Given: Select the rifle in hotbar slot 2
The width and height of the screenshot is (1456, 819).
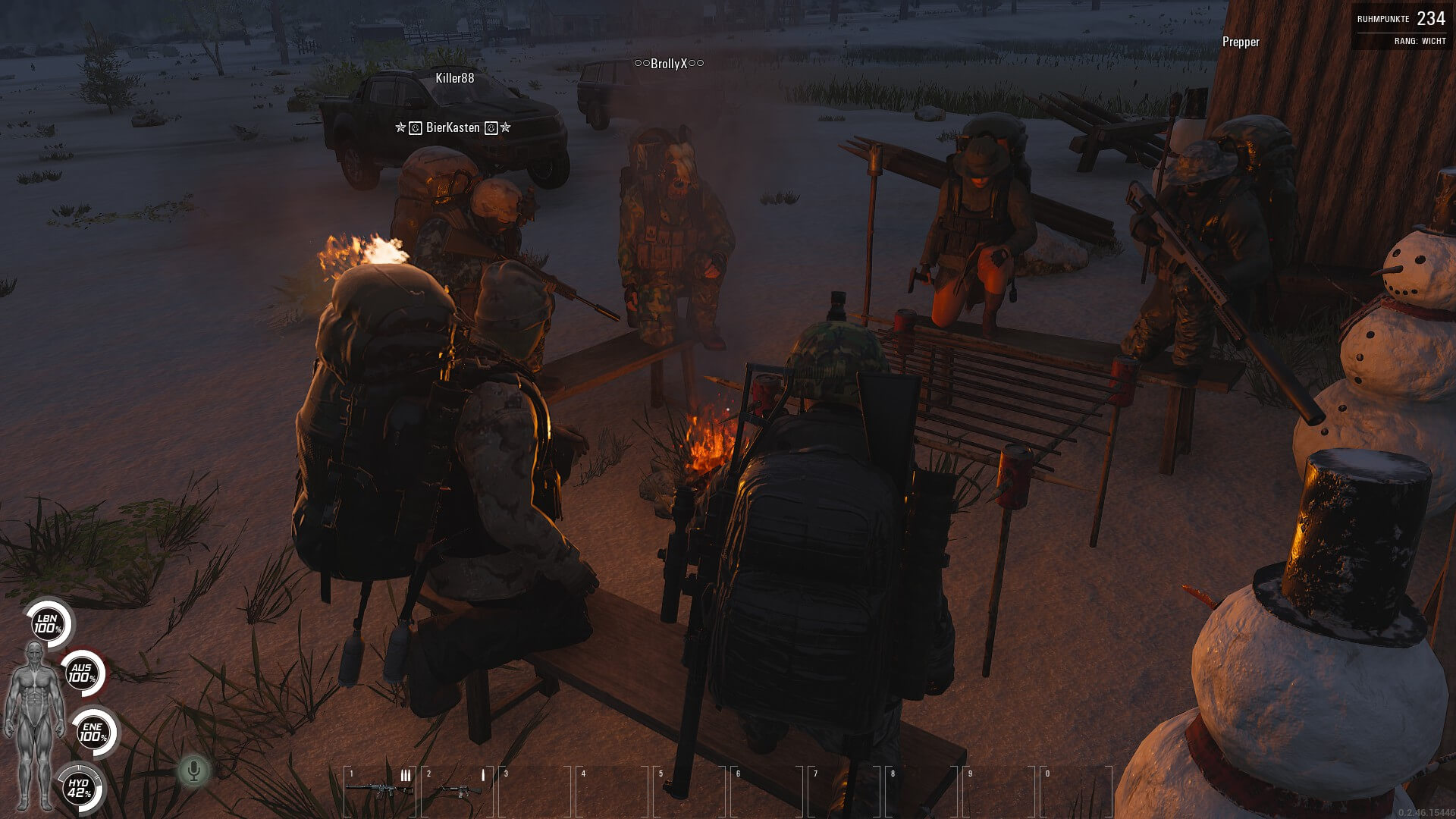Looking at the screenshot, I should 457,789.
